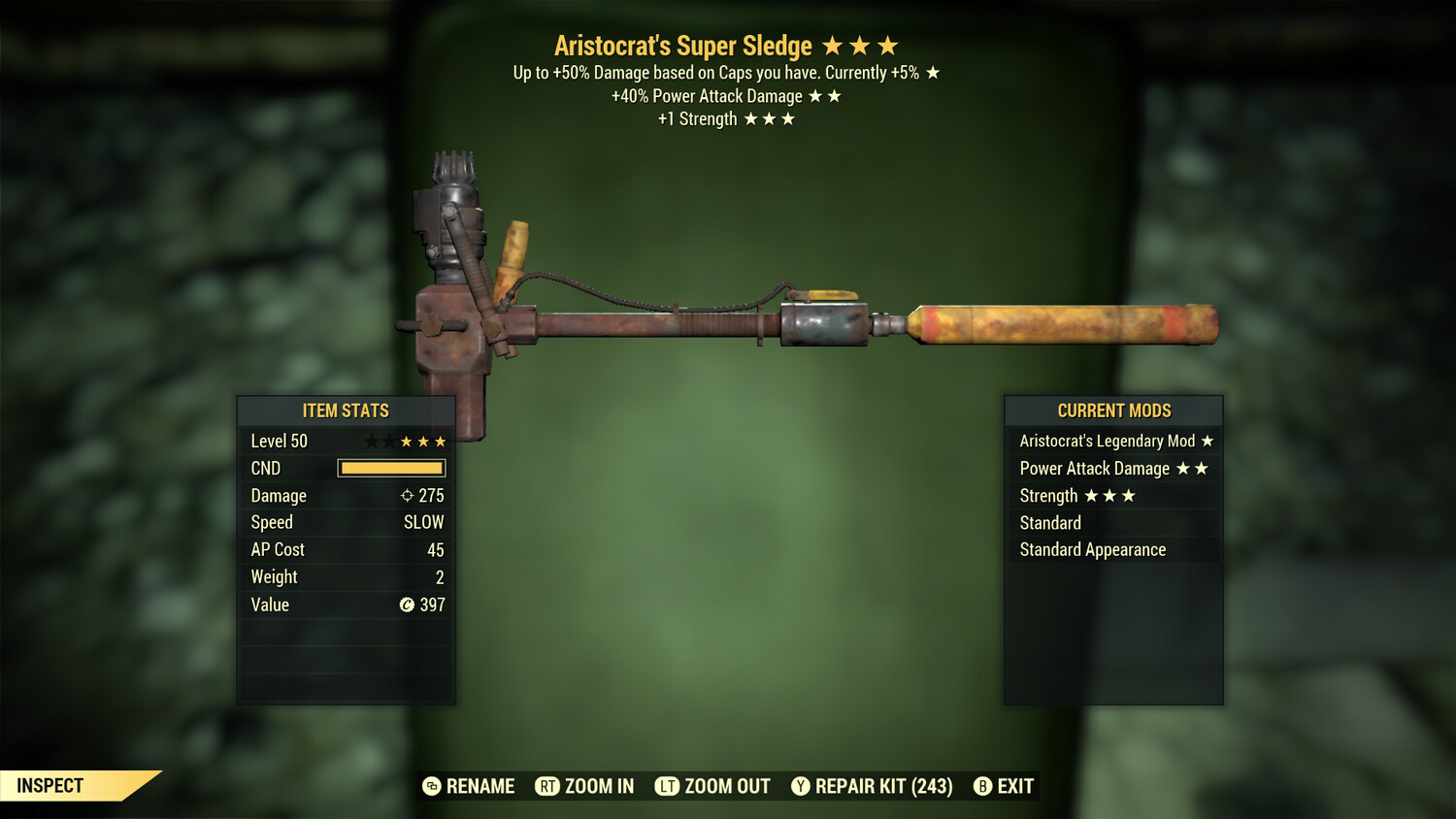Click the LT Zoom Out icon
Viewport: 1456px width, 819px height.
[667, 786]
